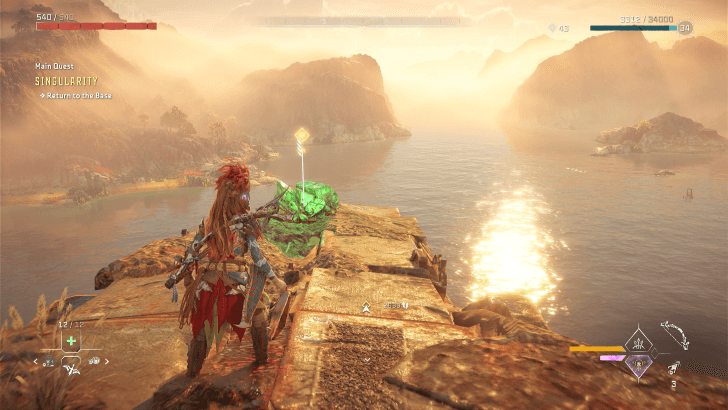Image resolution: width=728 pixels, height=410 pixels.
Task: Cycle tools with the left arrow
Action: pyautogui.click(x=36, y=362)
